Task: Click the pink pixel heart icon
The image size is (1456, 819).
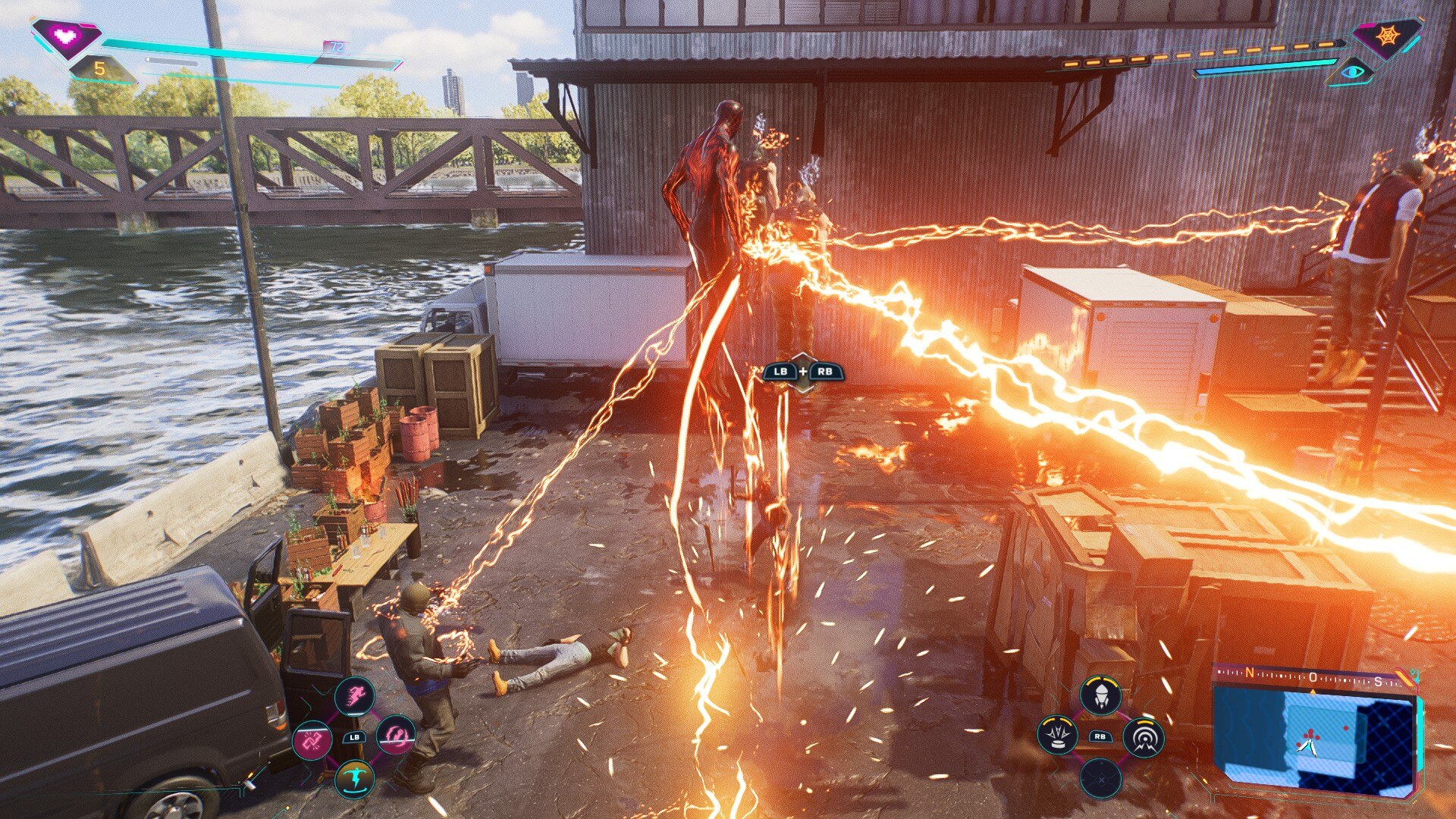Action: (67, 36)
